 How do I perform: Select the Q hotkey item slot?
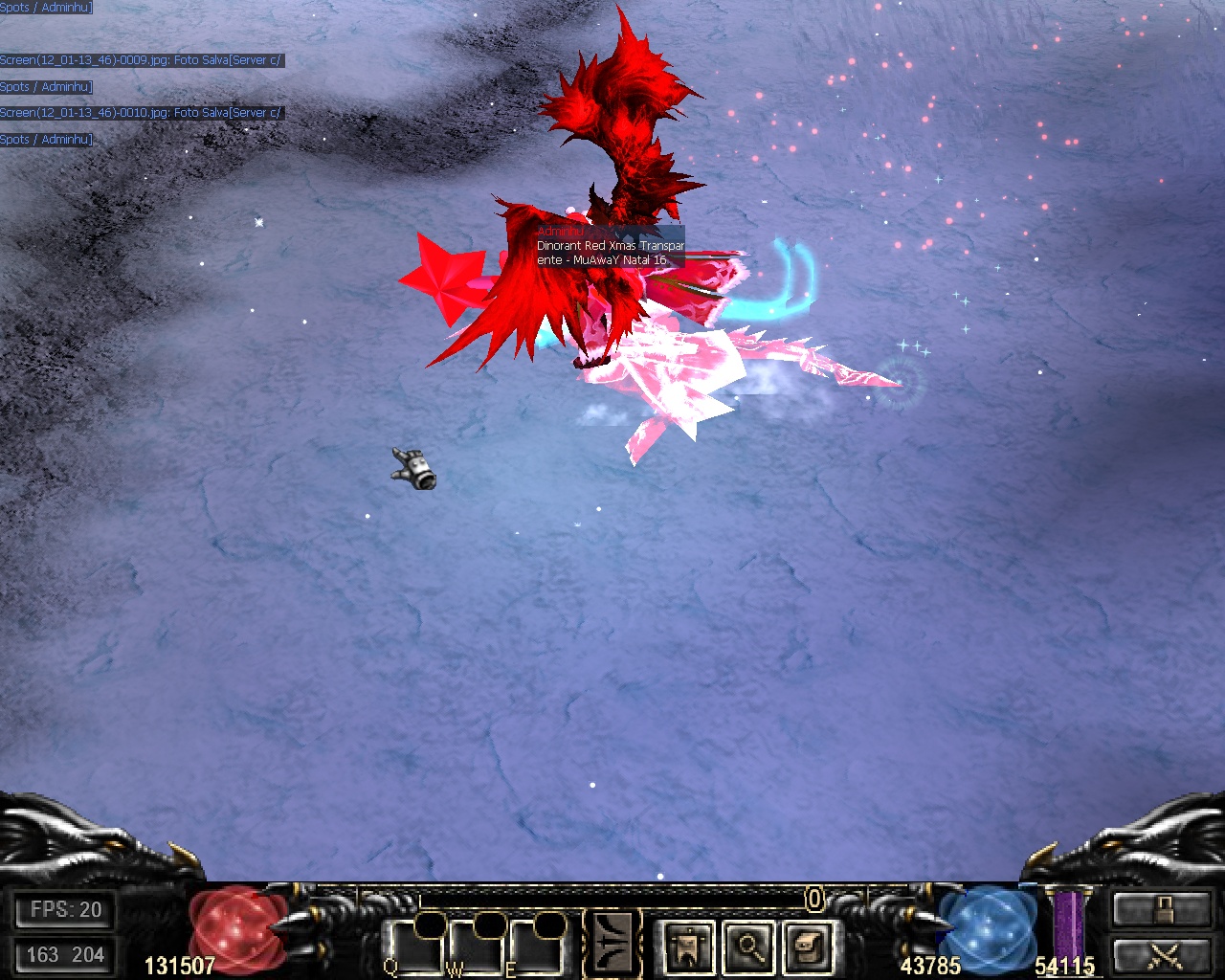coord(416,947)
